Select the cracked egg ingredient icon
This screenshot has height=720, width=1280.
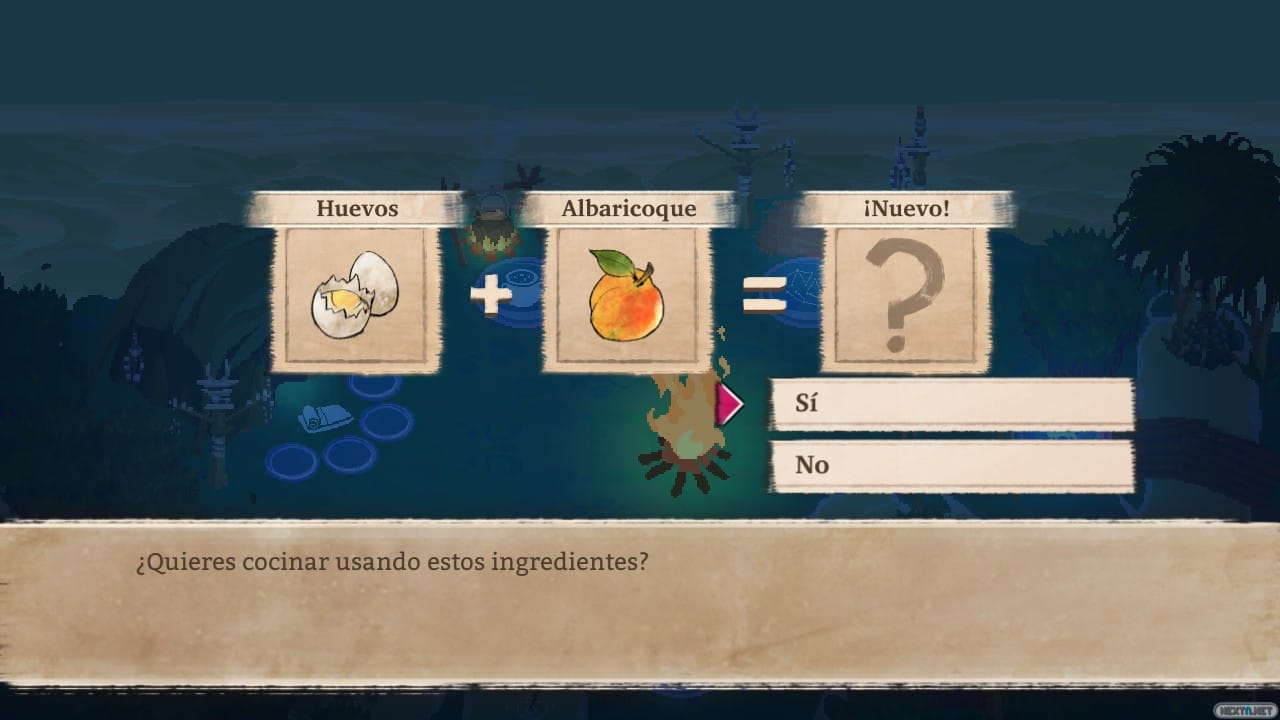point(355,295)
